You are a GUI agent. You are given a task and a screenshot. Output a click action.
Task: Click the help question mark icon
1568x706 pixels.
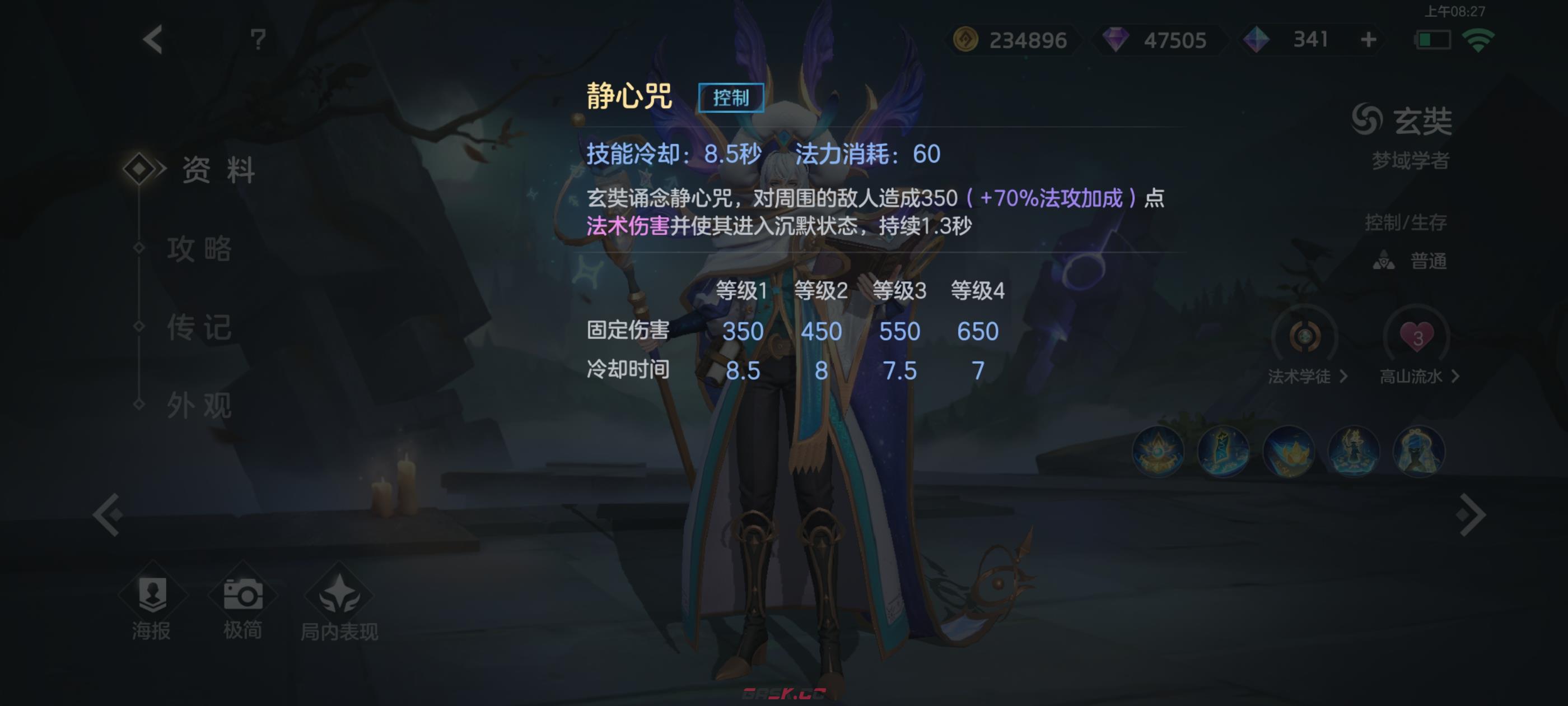[258, 39]
